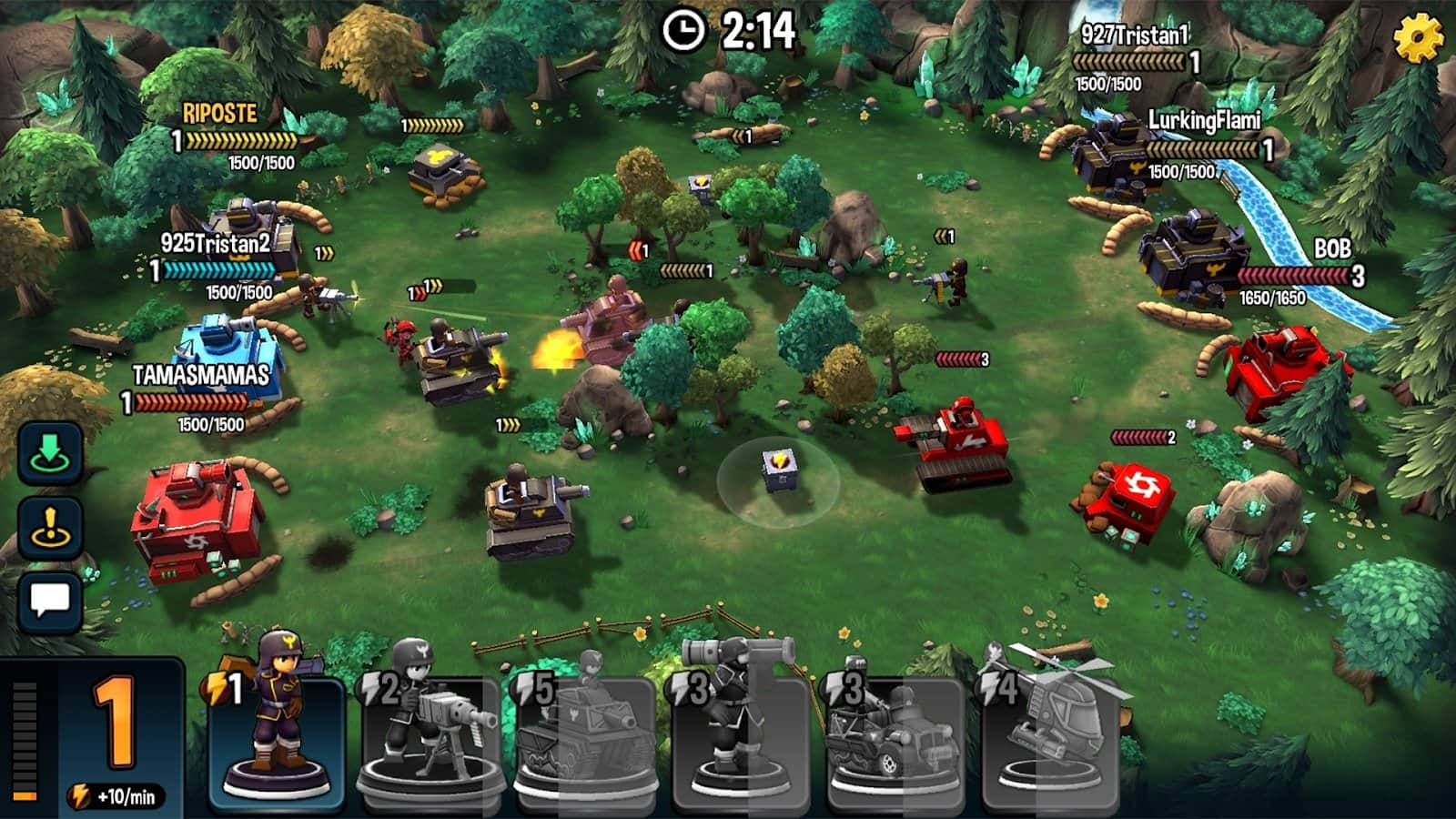
Task: Select the green deploy landing icon
Action: [52, 452]
